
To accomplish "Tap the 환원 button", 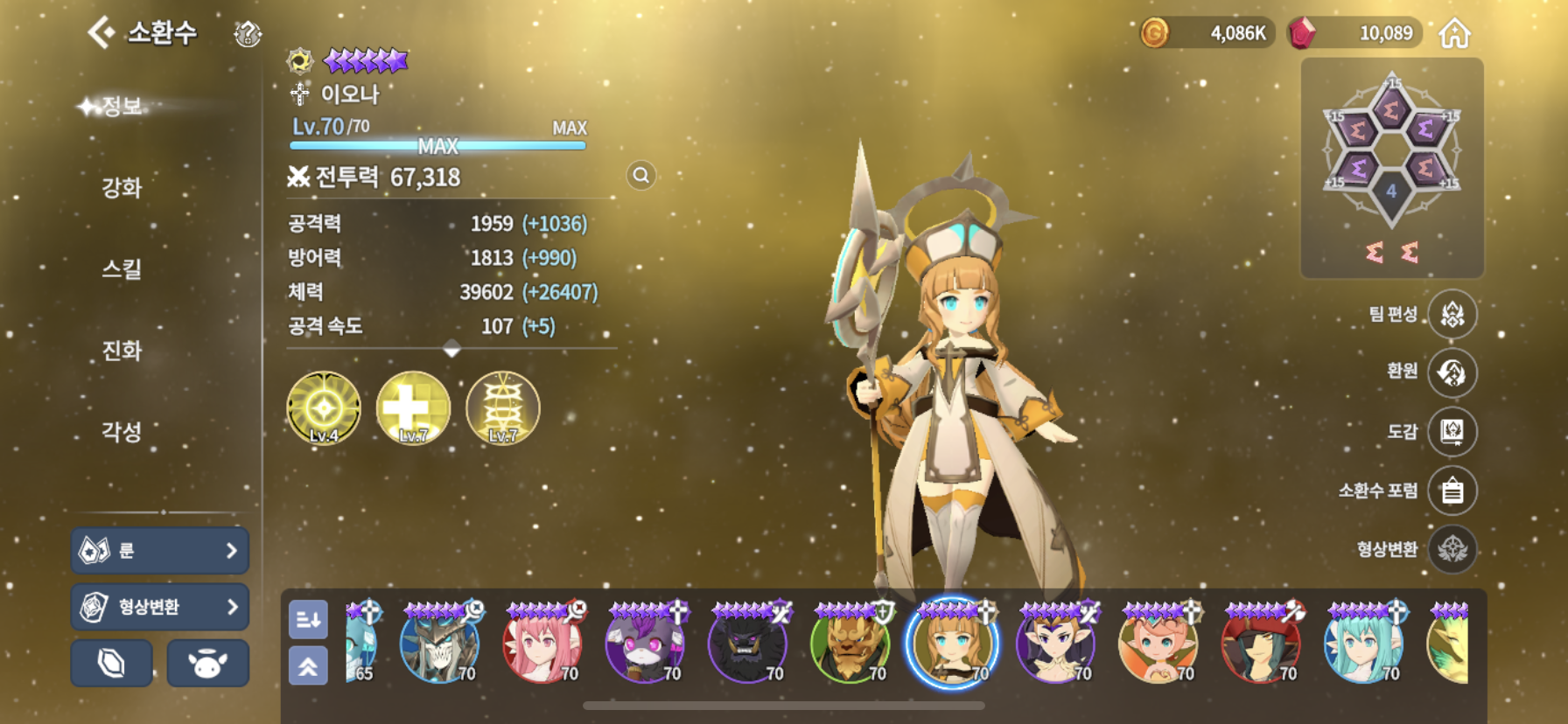I will [1452, 372].
